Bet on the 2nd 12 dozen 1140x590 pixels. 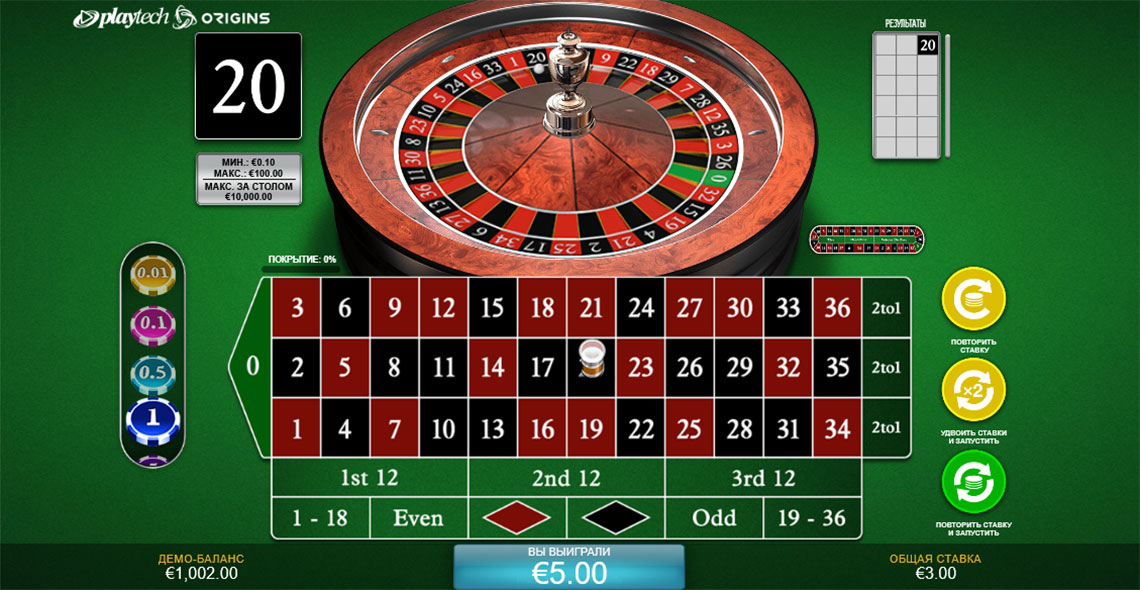[566, 478]
